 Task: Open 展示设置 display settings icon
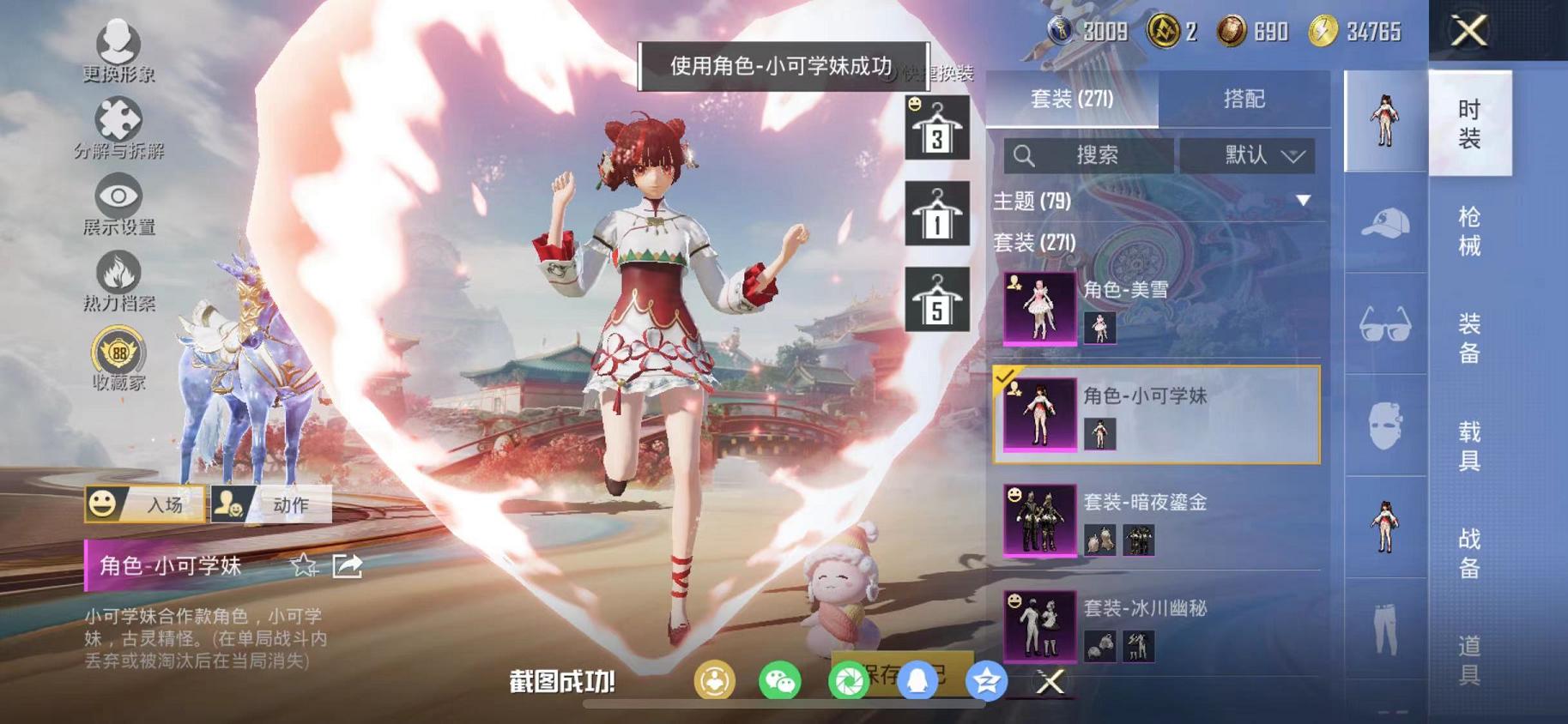tap(119, 196)
